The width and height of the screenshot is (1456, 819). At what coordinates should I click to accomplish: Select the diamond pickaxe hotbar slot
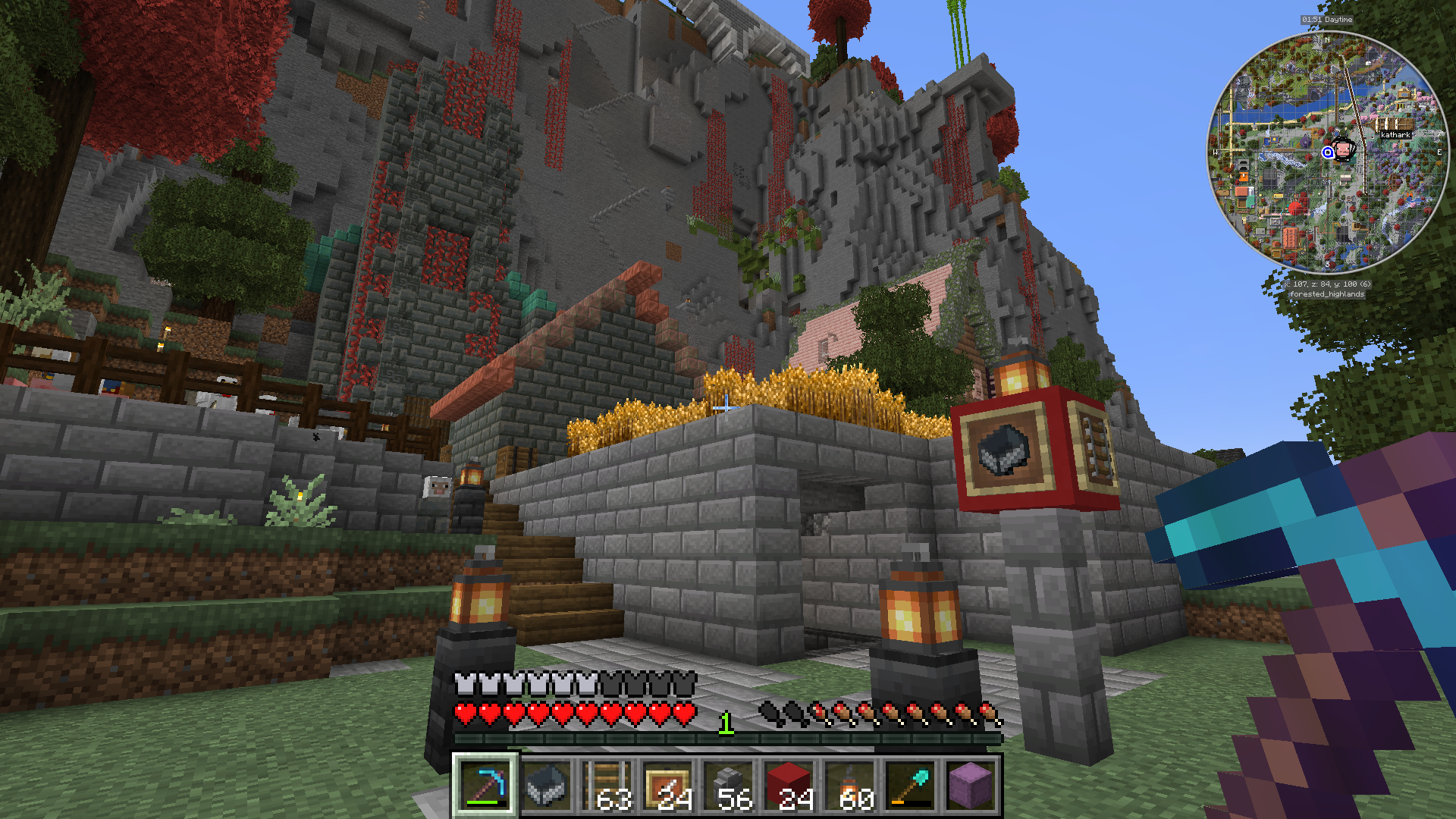click(485, 786)
